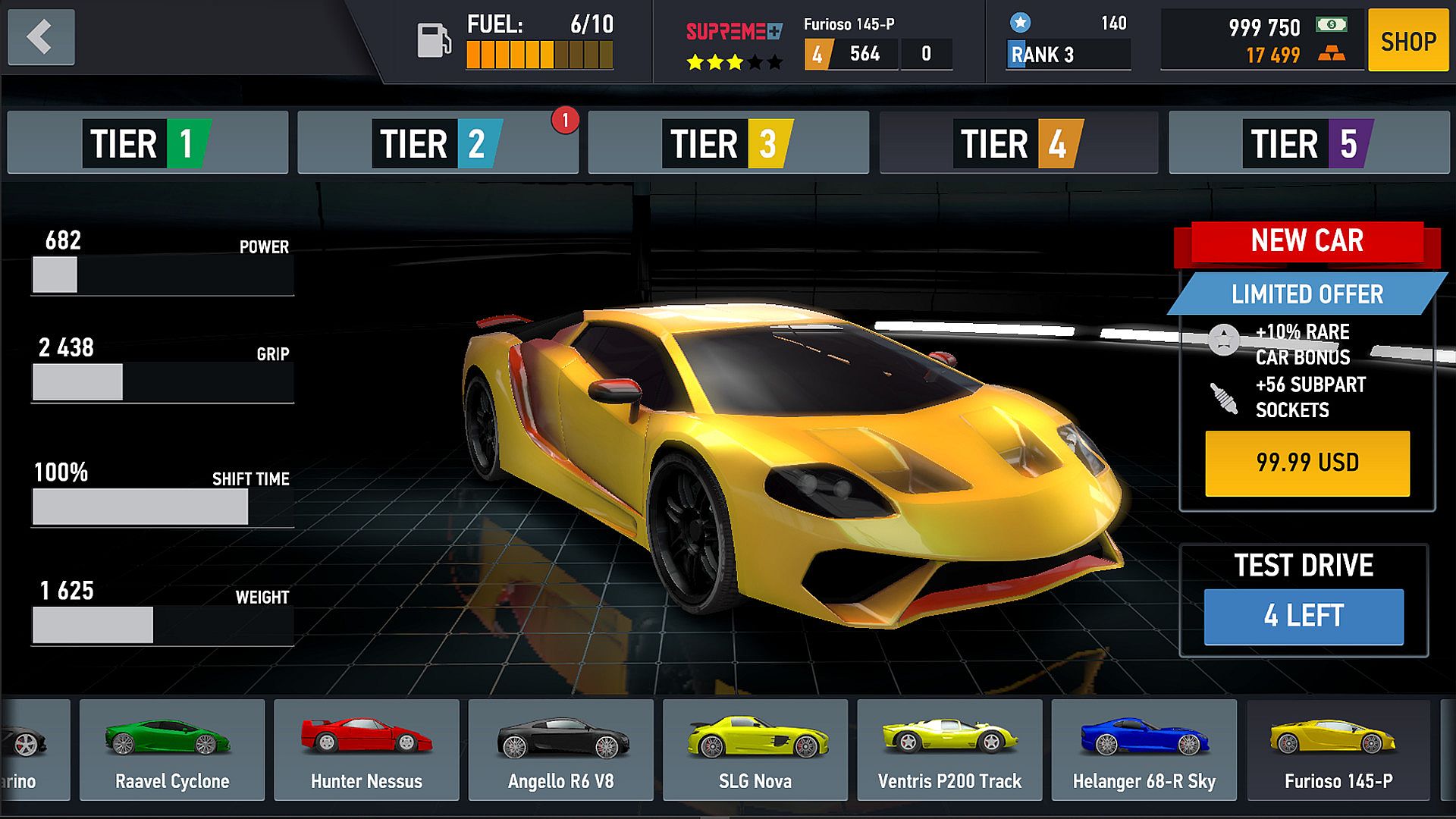Switch to the Tier 2 tab

pos(438,143)
